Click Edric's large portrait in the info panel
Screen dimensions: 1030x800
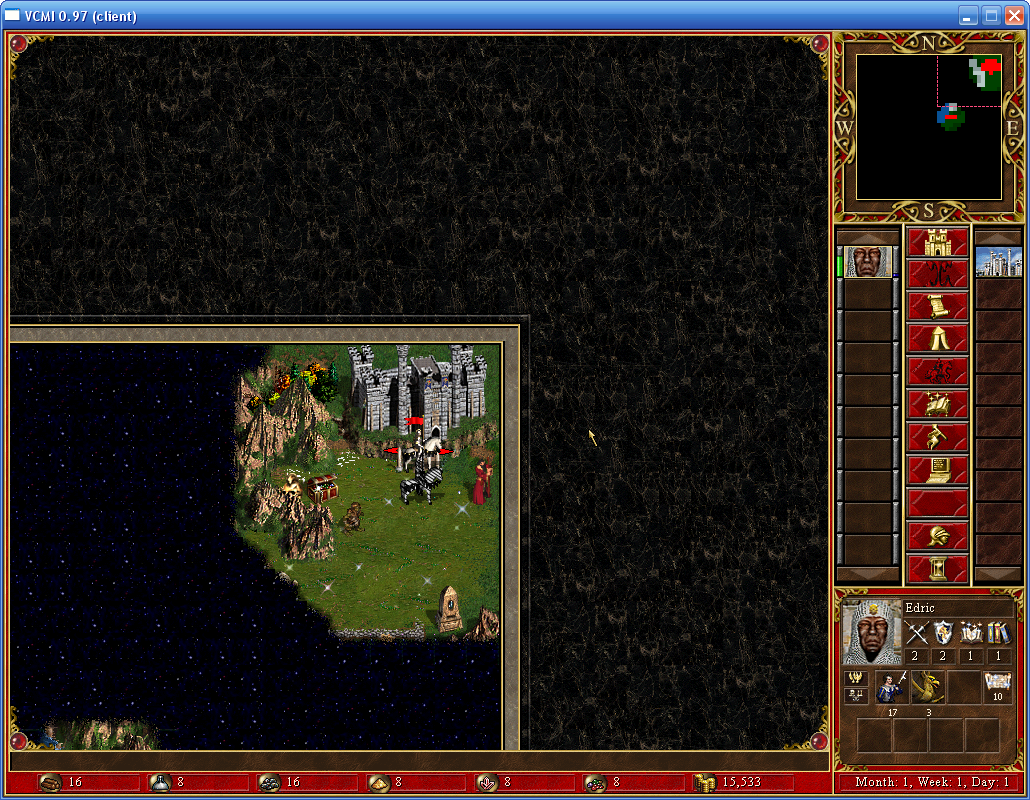click(x=872, y=632)
